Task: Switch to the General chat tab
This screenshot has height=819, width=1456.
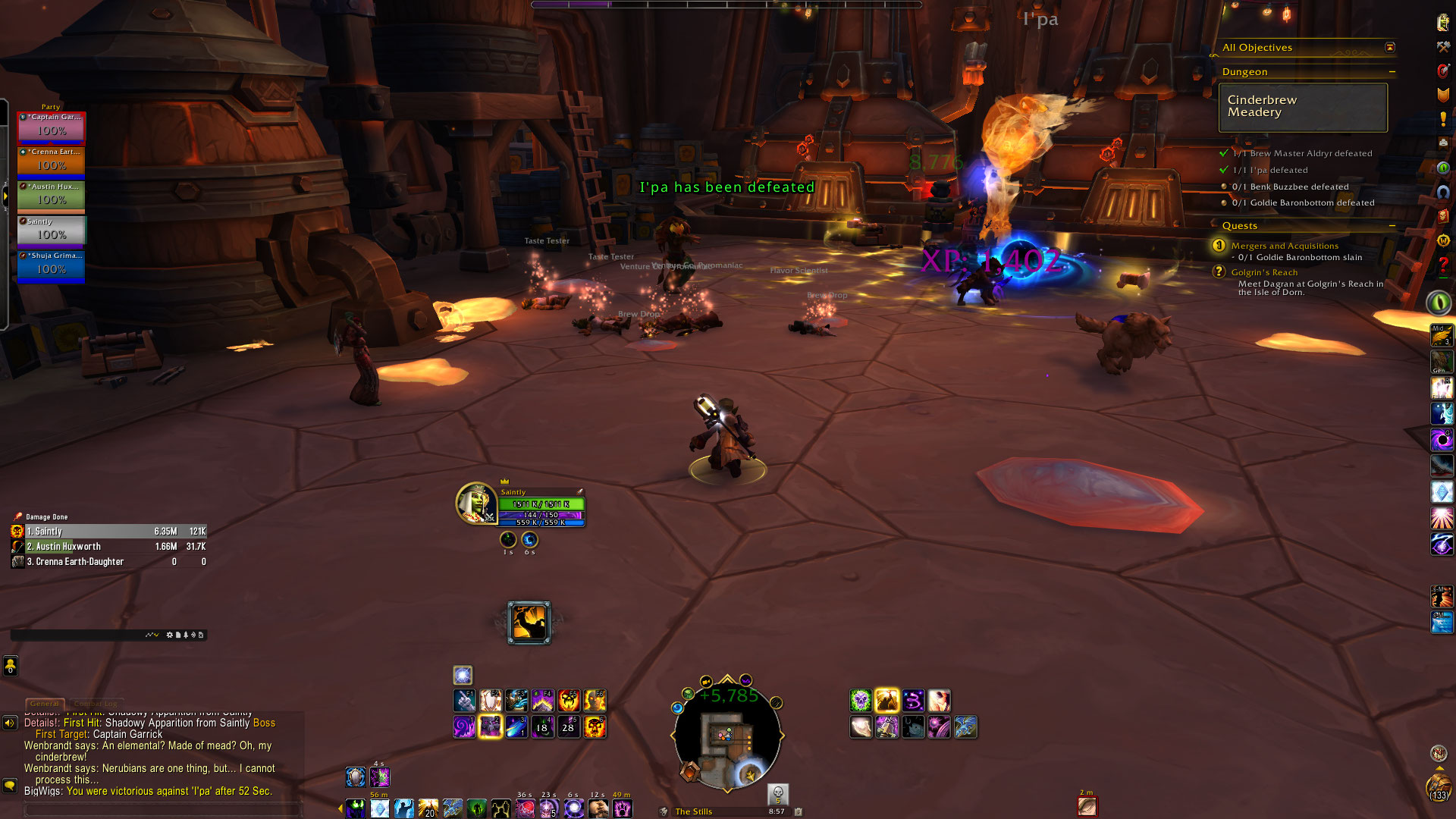Action: point(45,704)
